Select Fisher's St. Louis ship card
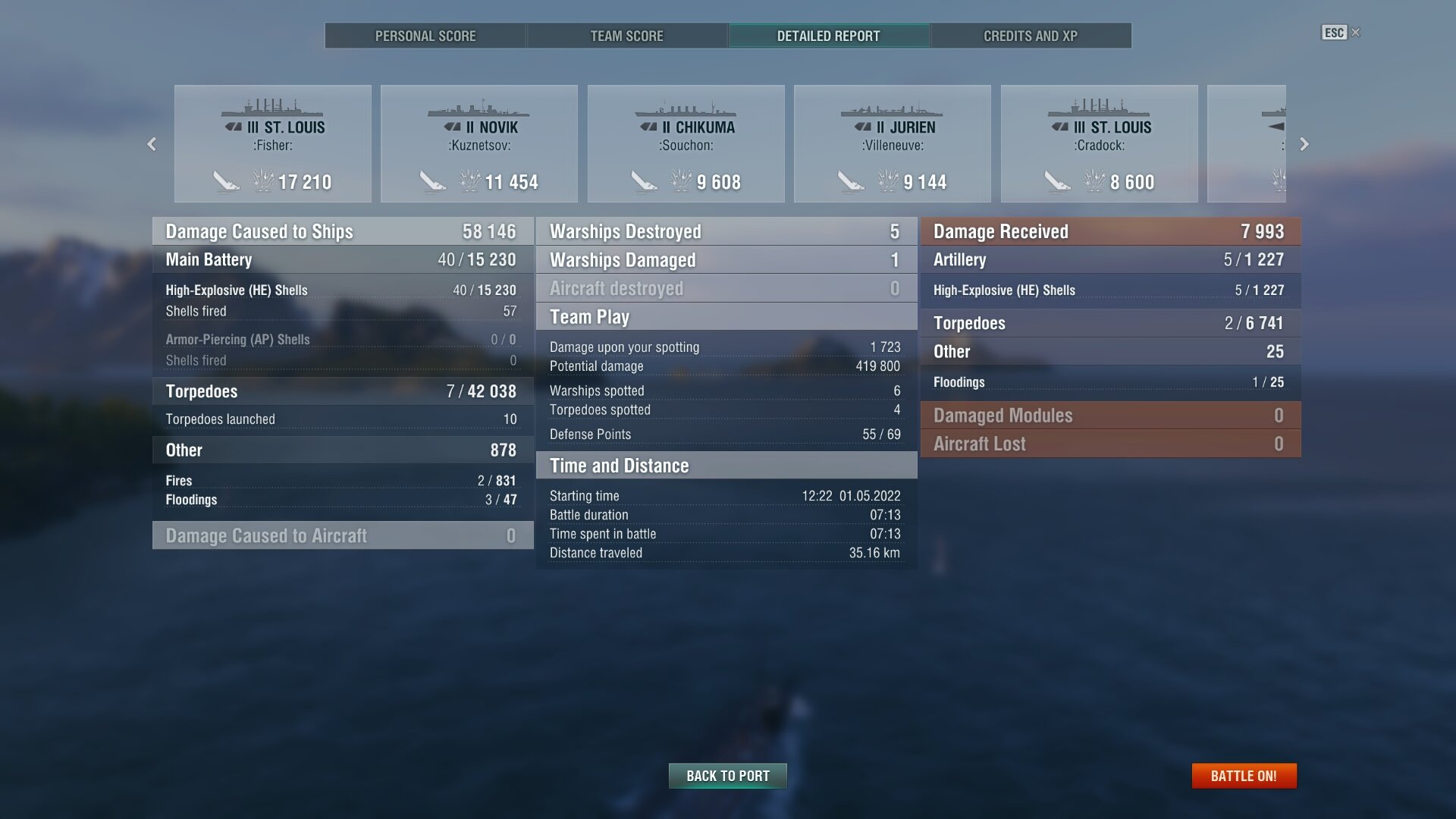Image resolution: width=1456 pixels, height=819 pixels. [x=273, y=144]
